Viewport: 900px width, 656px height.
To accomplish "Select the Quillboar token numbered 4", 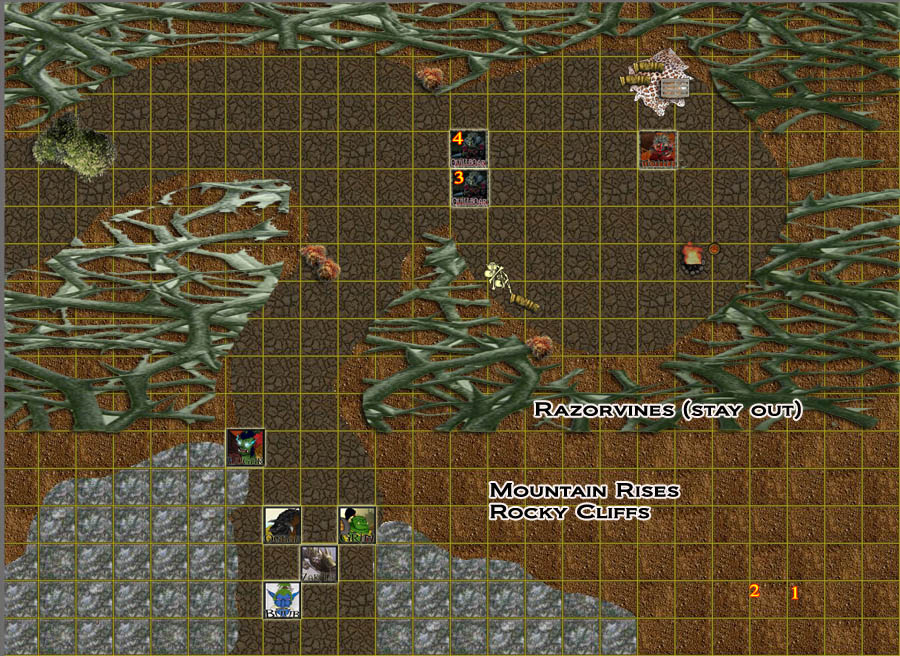I will (x=469, y=149).
